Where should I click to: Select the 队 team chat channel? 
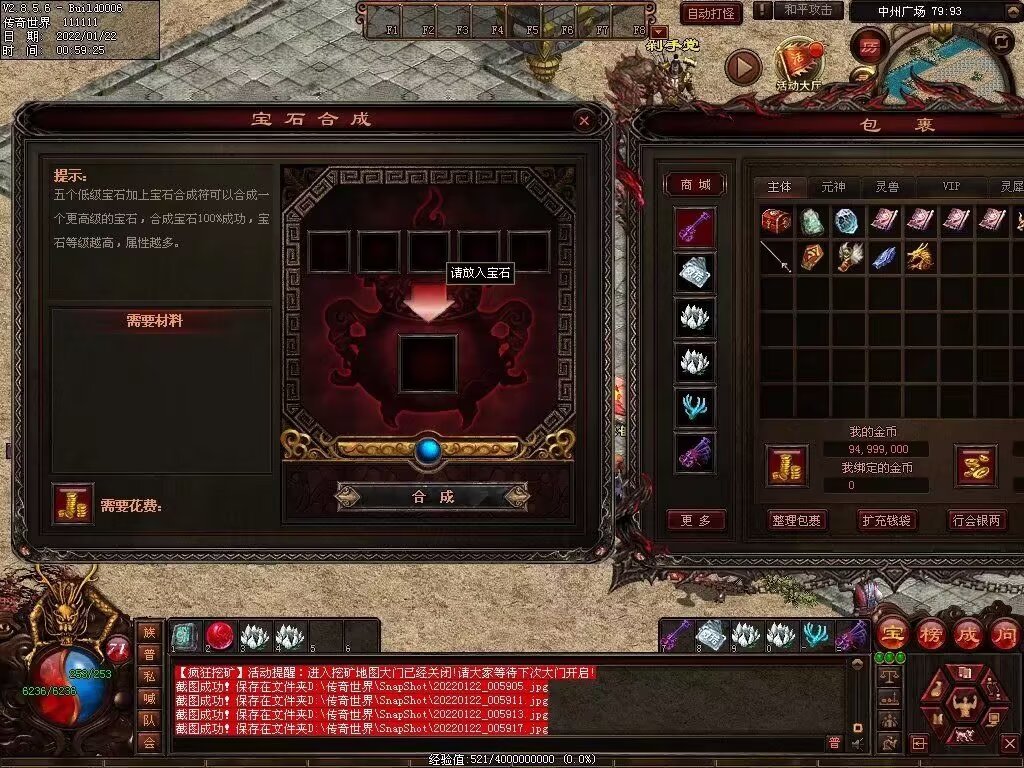149,718
